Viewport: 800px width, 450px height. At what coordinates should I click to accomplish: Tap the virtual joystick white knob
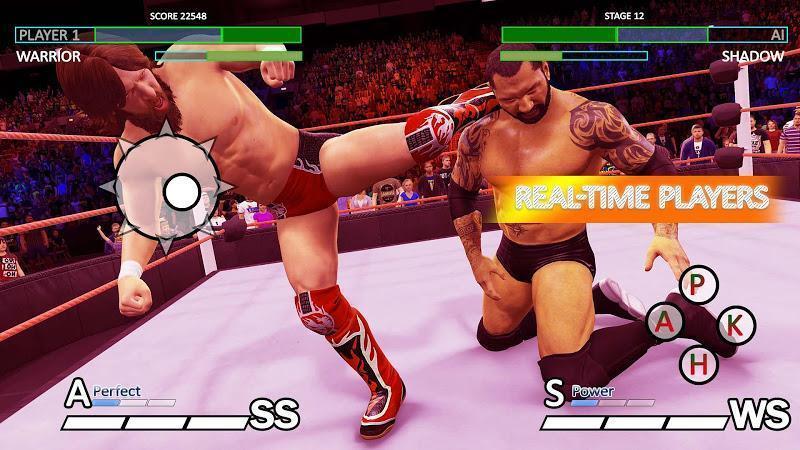pyautogui.click(x=181, y=190)
